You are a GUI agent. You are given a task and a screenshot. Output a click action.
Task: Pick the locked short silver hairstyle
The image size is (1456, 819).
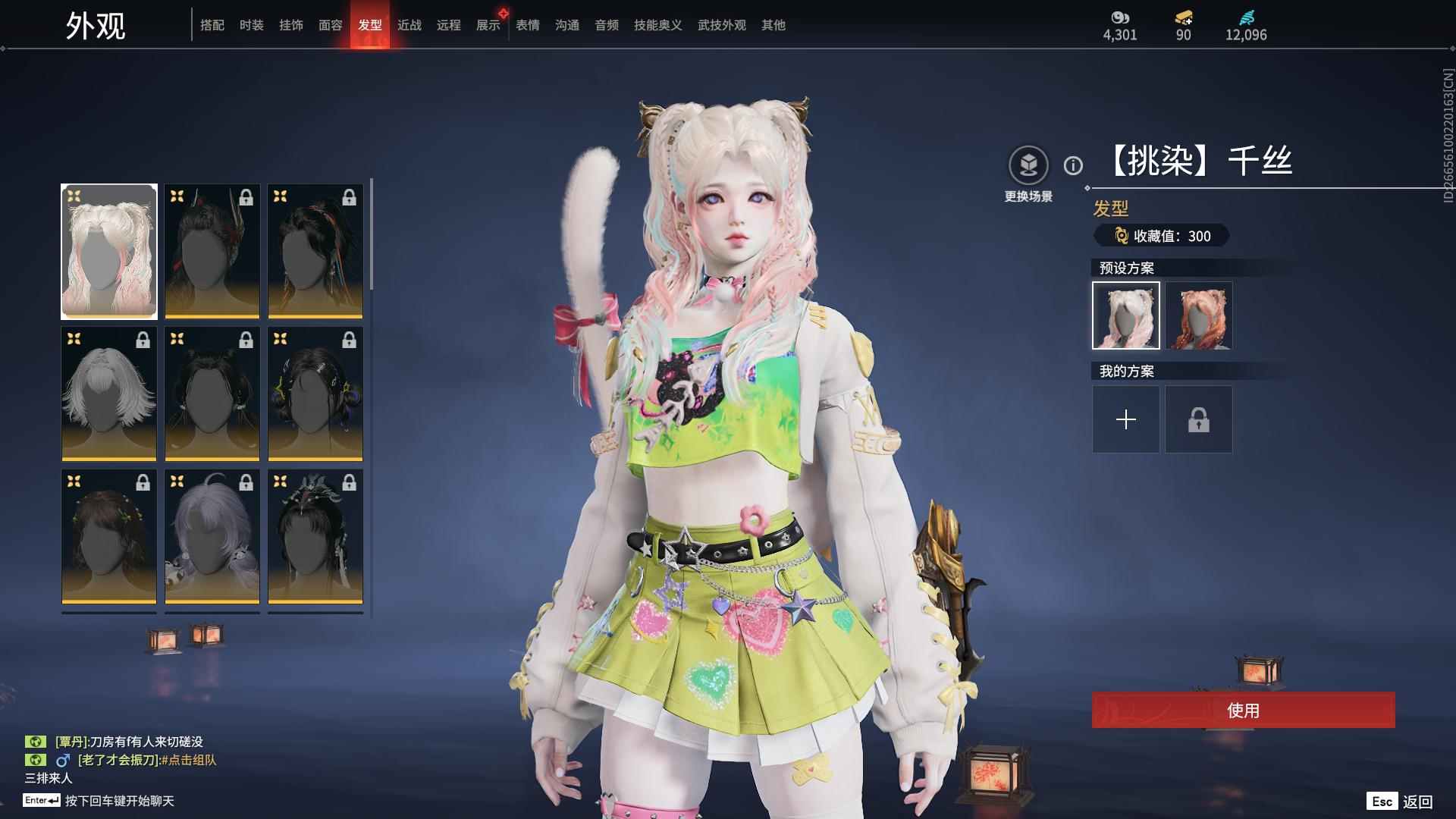(109, 394)
